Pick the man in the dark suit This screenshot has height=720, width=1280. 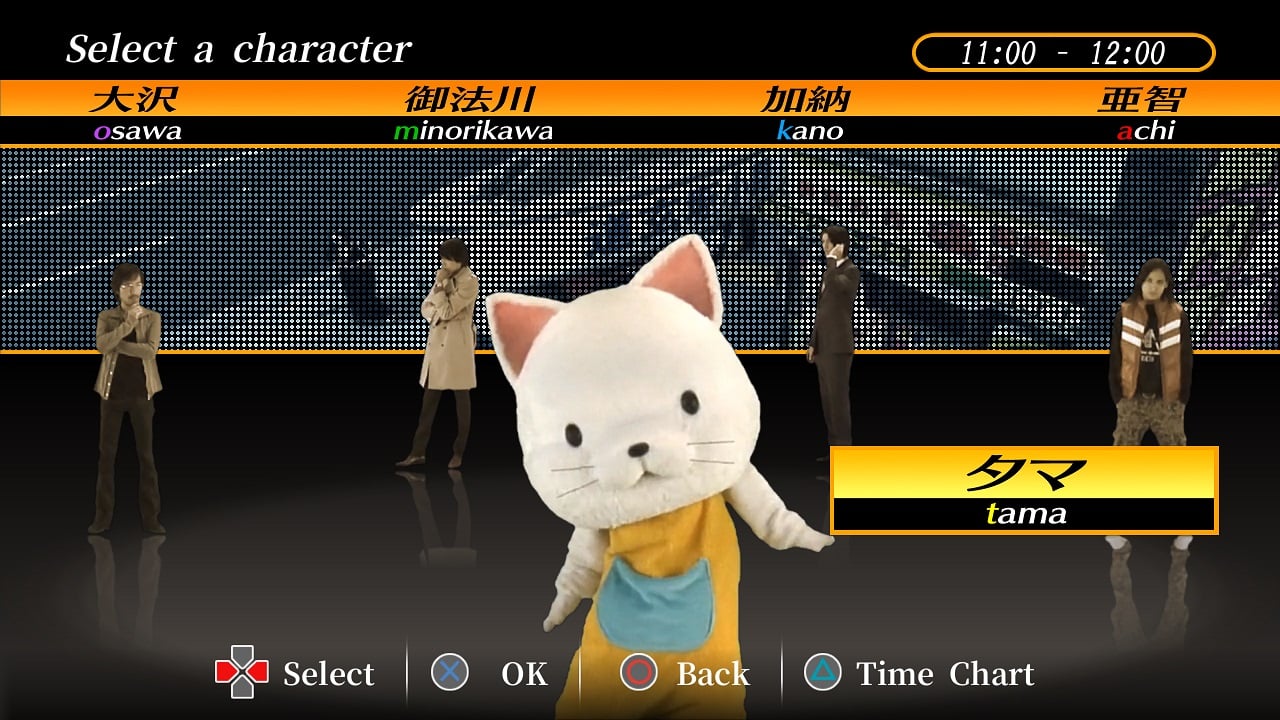833,330
